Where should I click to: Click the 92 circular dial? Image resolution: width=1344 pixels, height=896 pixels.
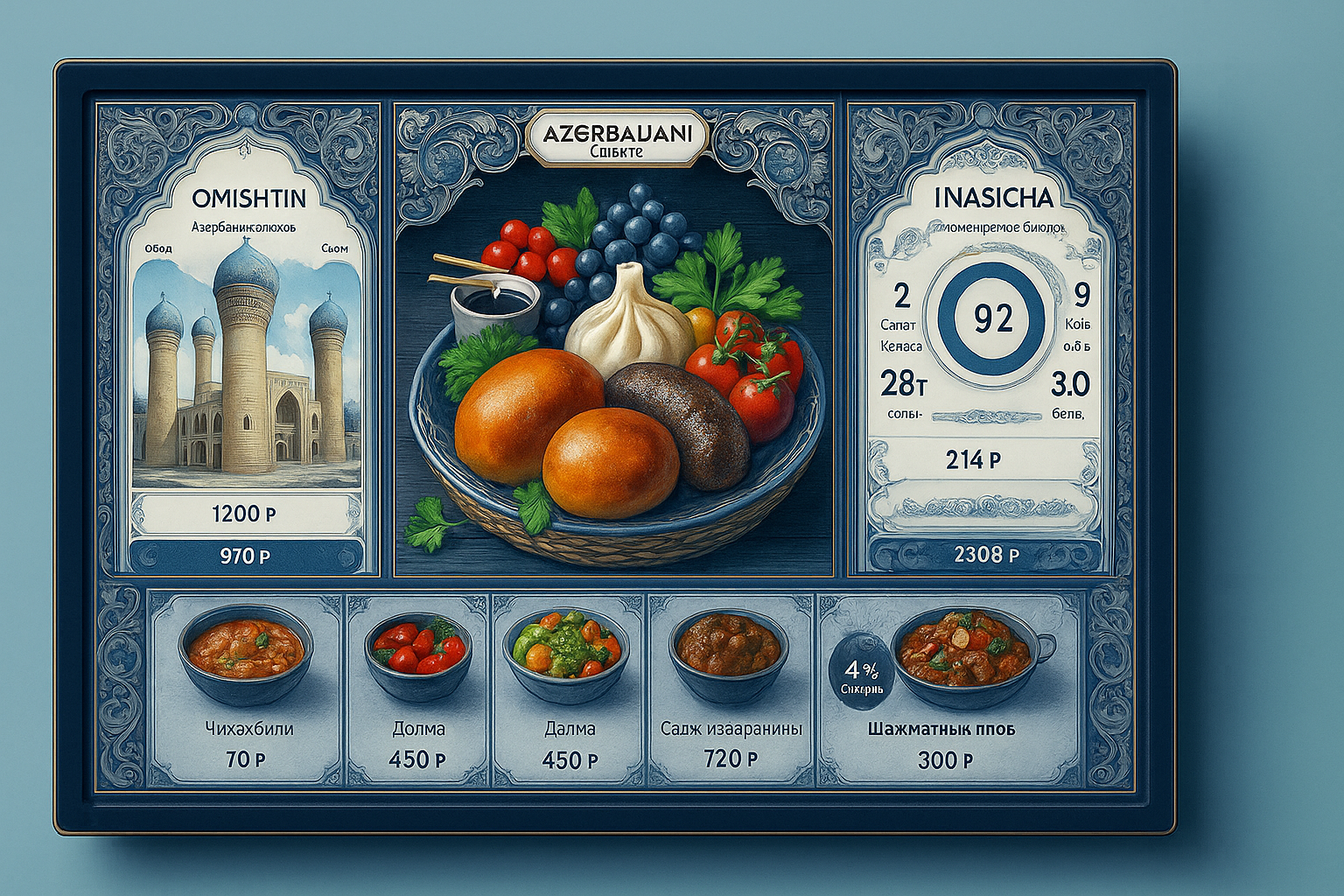pyautogui.click(x=992, y=319)
